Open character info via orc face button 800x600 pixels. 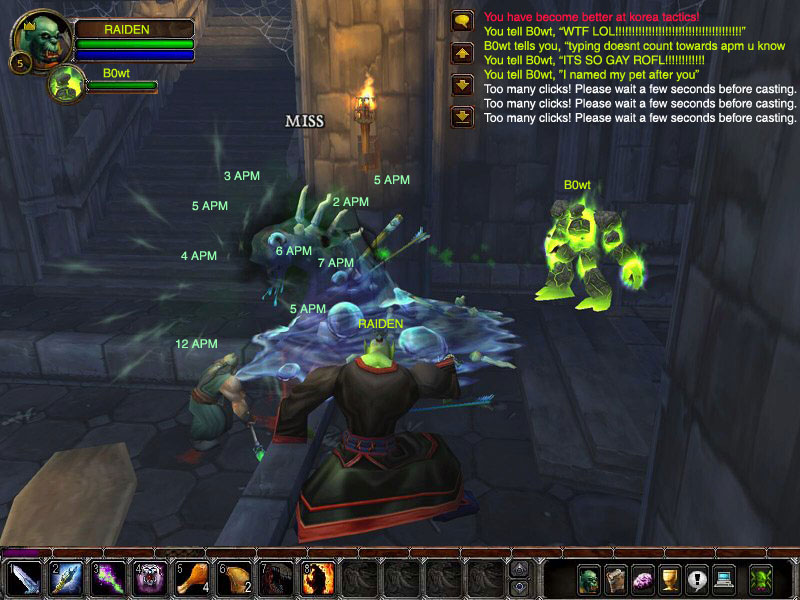click(589, 579)
